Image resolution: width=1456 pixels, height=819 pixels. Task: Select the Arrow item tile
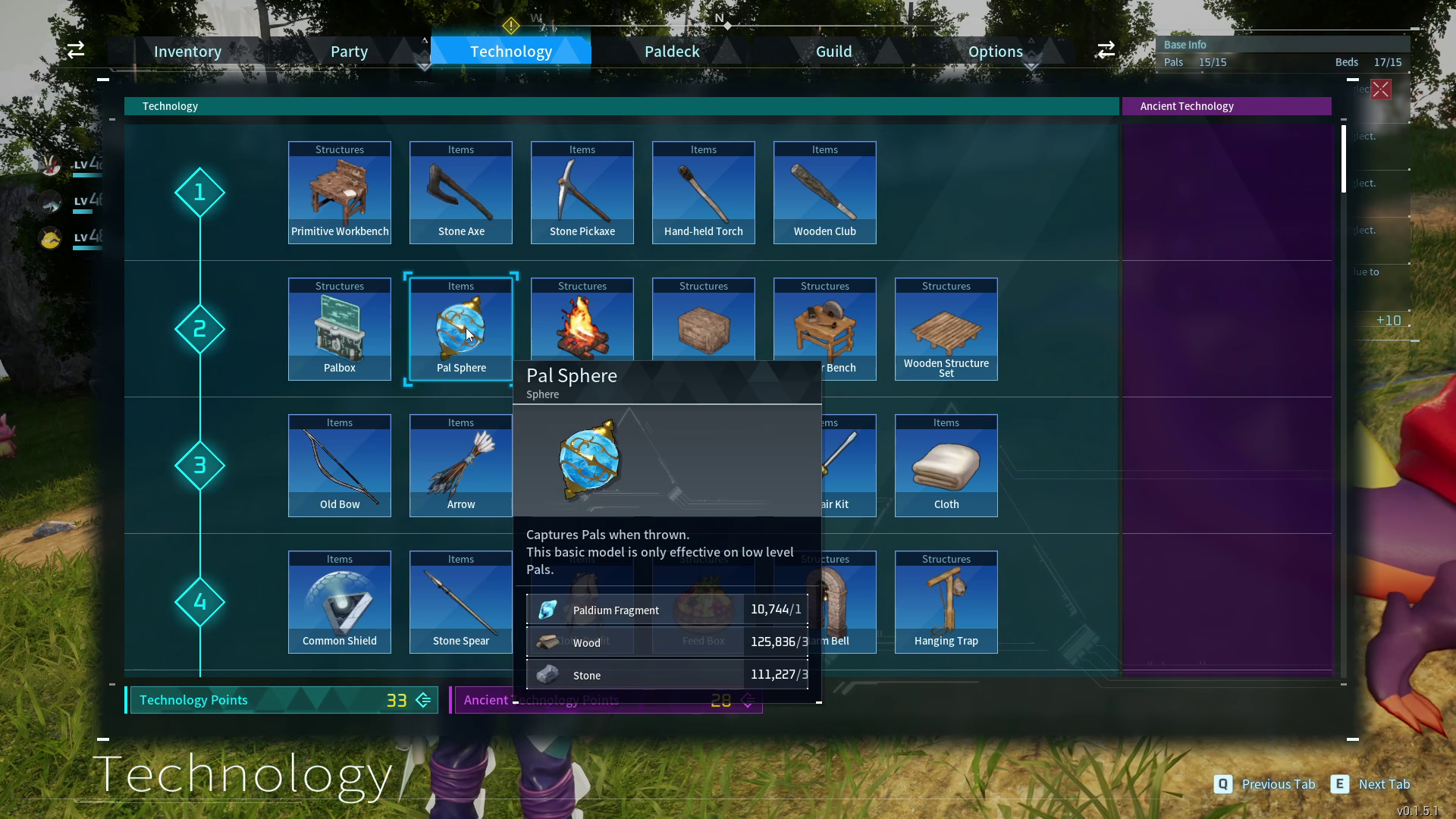point(461,466)
